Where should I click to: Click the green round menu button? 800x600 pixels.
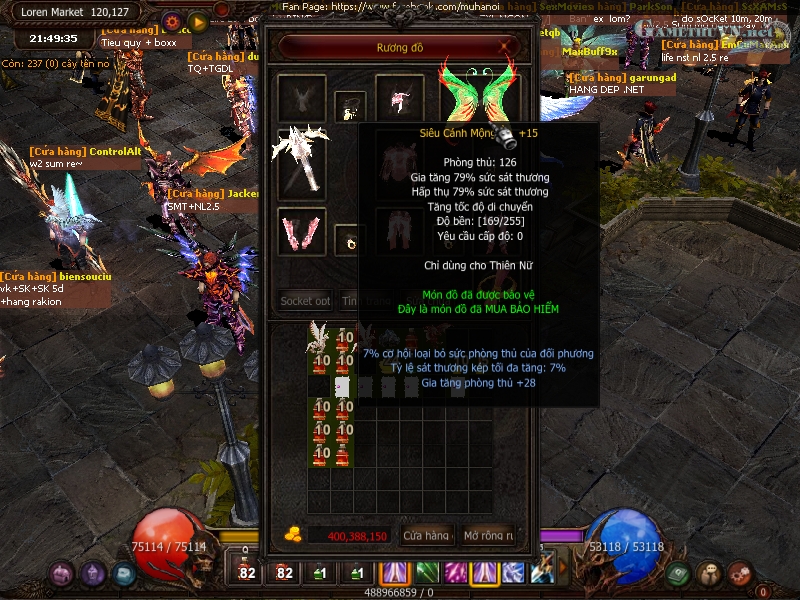(678, 574)
